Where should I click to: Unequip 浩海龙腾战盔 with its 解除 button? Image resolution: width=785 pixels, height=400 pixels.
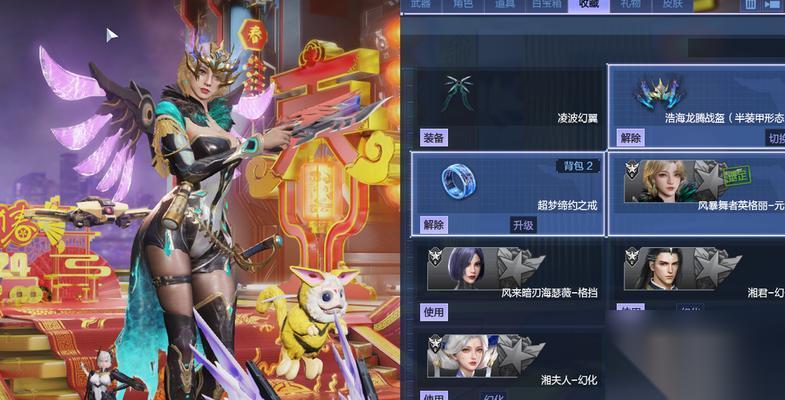[x=631, y=137]
